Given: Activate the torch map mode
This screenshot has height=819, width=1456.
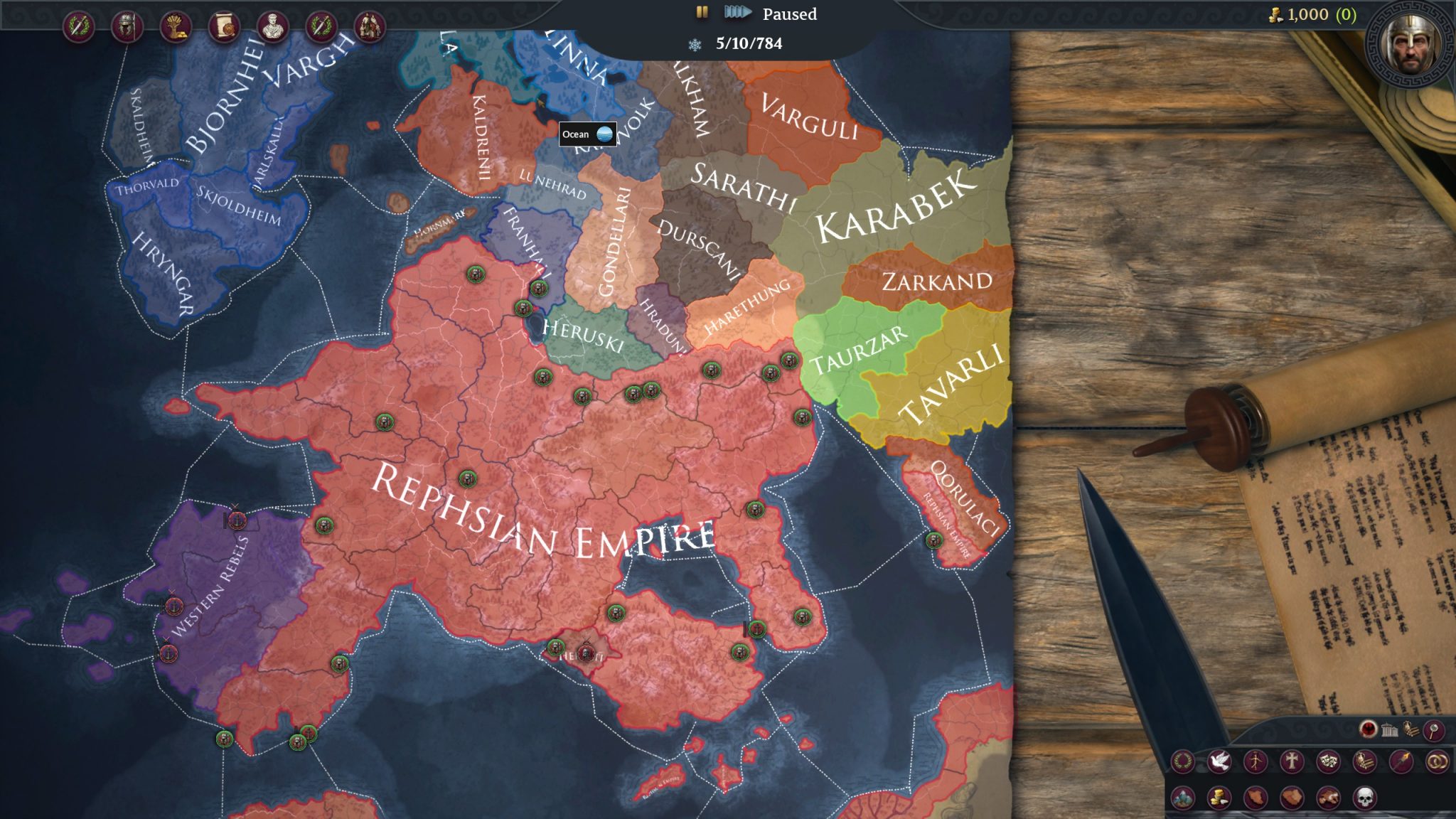Looking at the screenshot, I should tap(1401, 762).
